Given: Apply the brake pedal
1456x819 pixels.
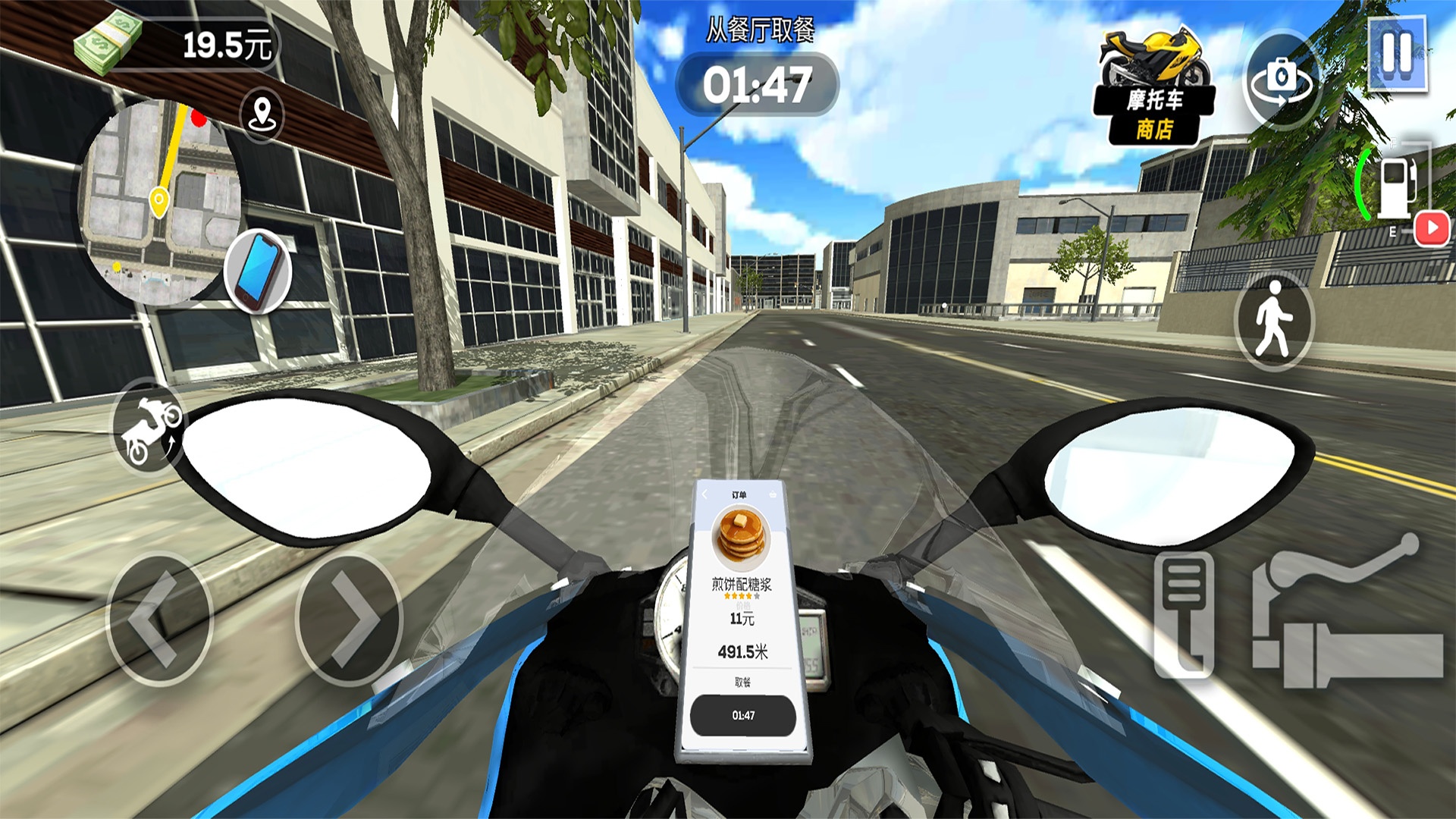Looking at the screenshot, I should pos(1184,614).
